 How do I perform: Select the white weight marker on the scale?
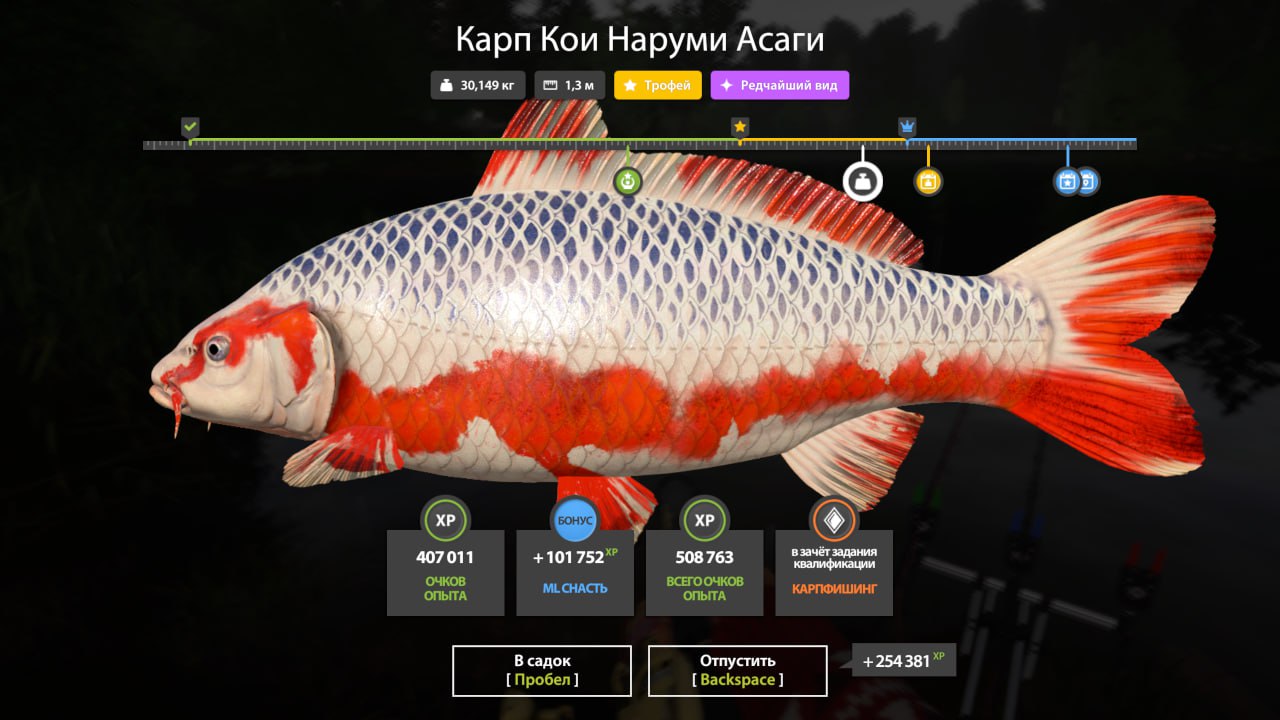862,182
